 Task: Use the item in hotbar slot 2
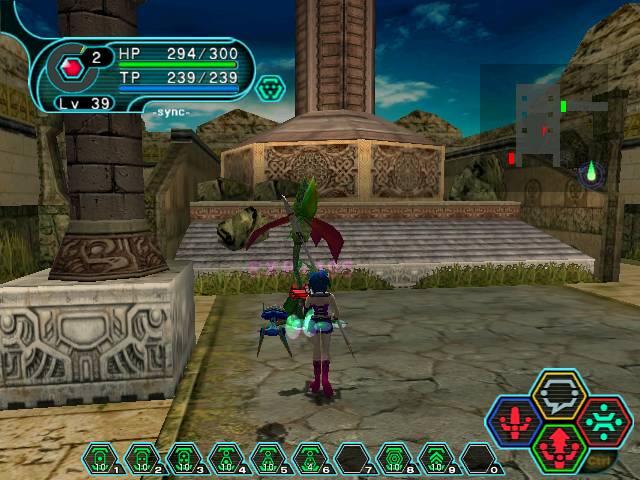[142, 459]
